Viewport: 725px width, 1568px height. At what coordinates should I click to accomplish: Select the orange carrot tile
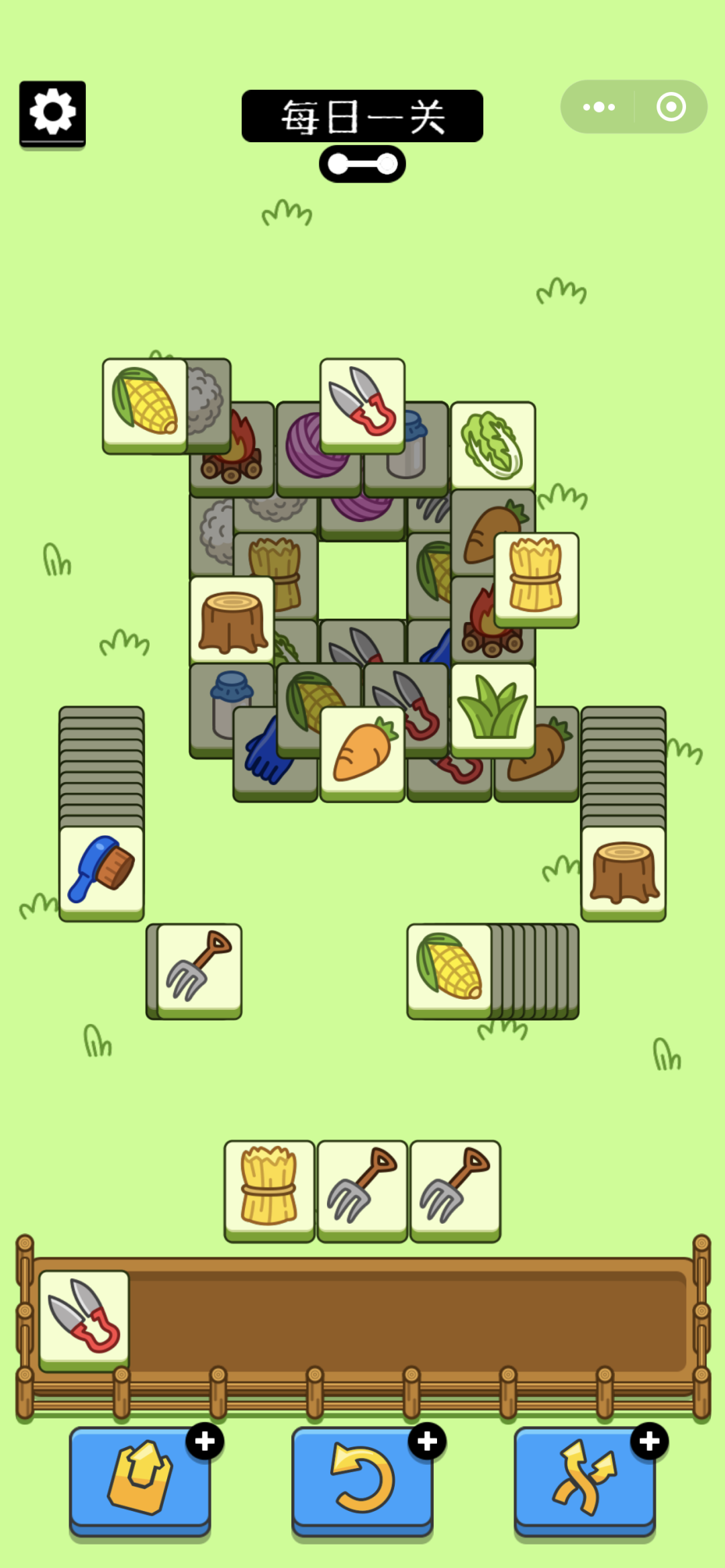coord(362,752)
